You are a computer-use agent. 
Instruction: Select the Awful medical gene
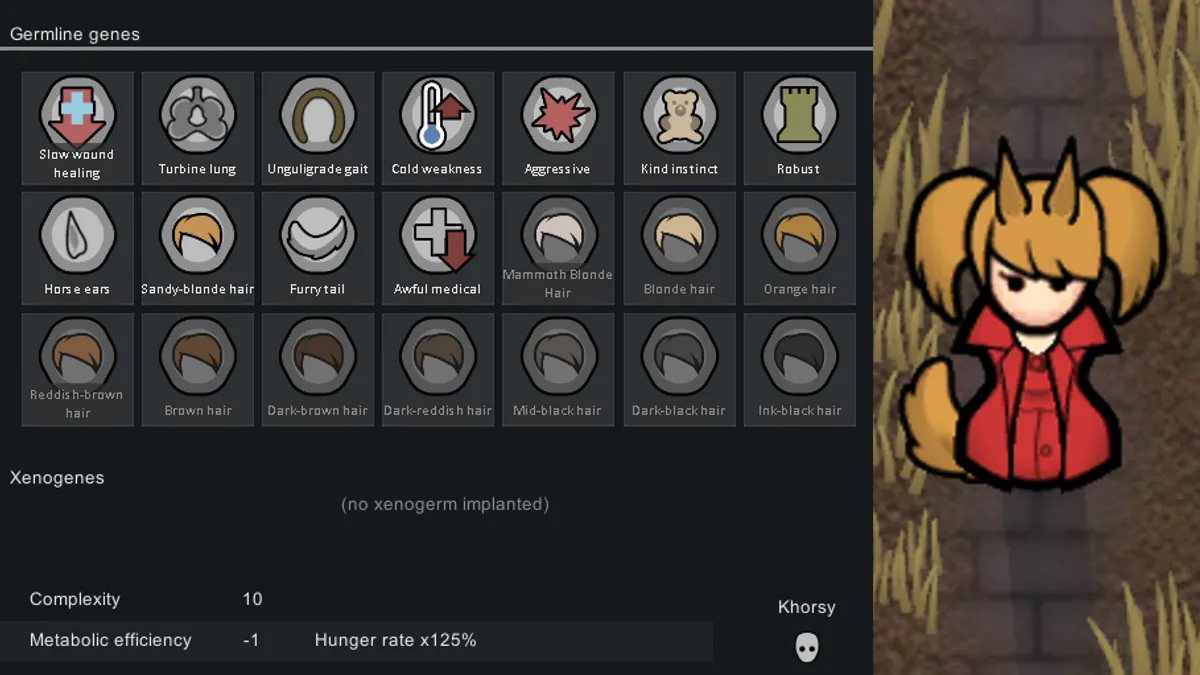[438, 248]
